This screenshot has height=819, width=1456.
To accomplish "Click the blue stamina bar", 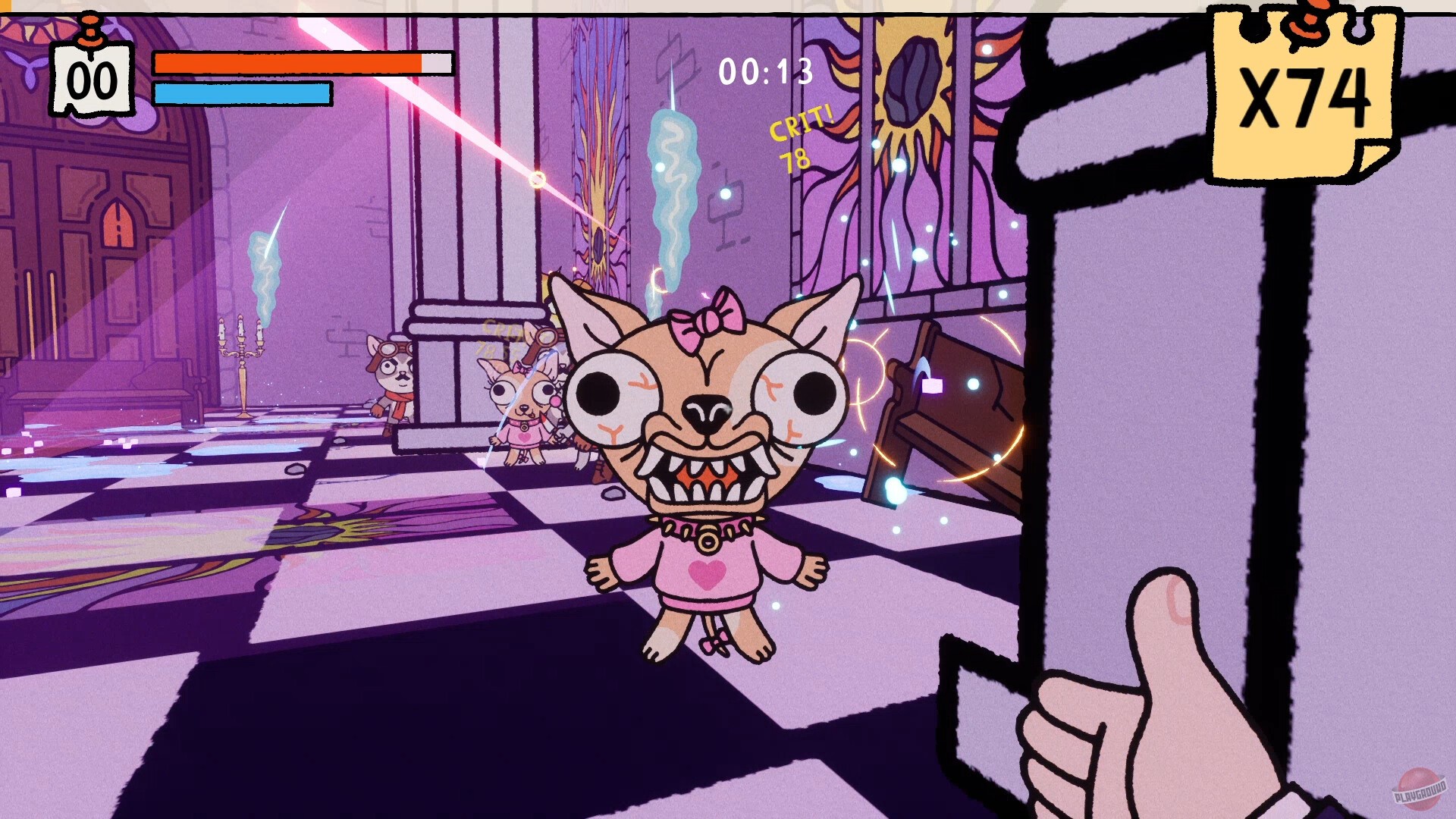I will [243, 94].
